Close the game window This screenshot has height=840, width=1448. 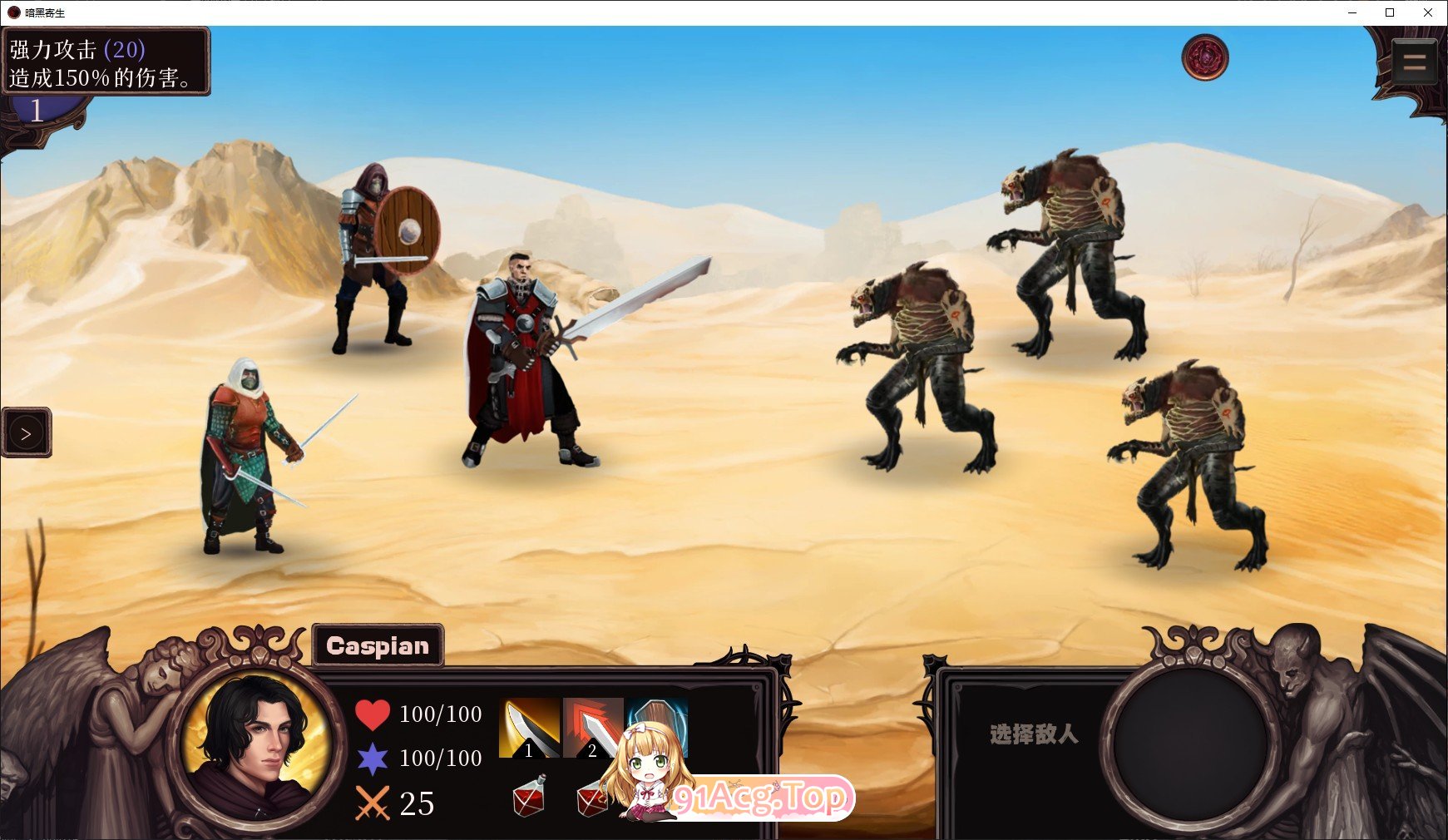tap(1428, 12)
